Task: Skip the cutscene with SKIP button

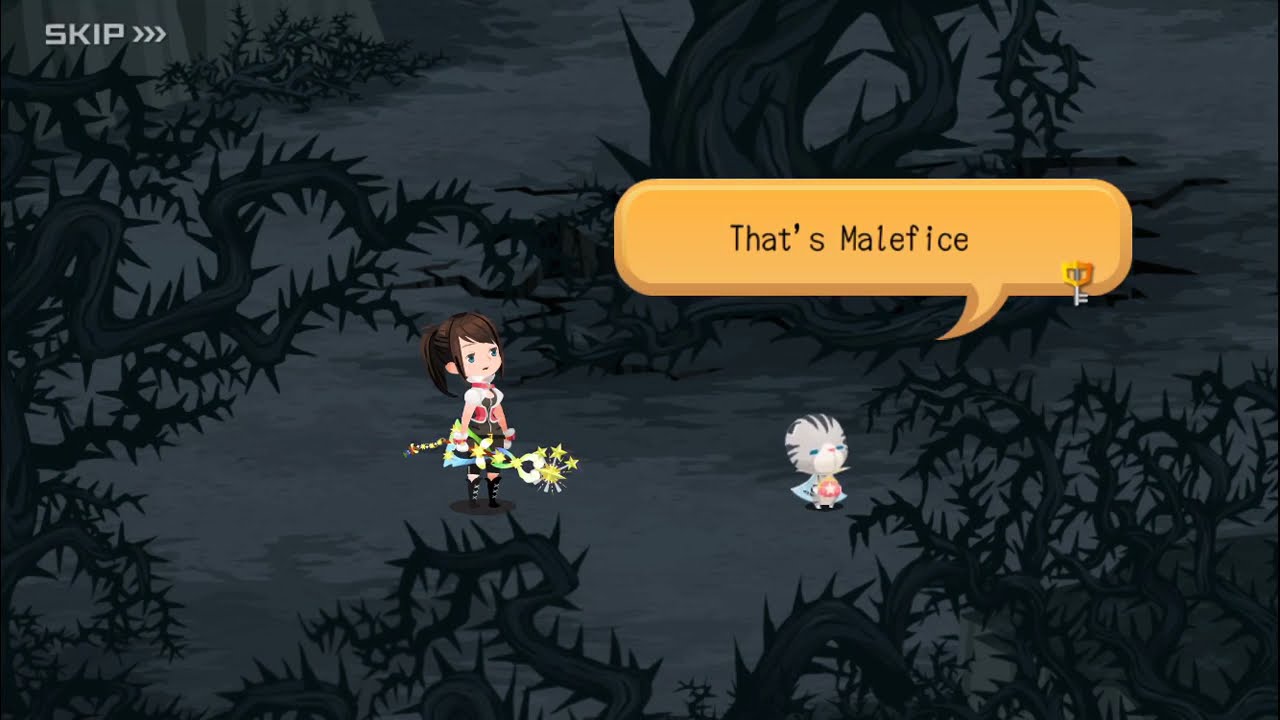Action: [105, 35]
